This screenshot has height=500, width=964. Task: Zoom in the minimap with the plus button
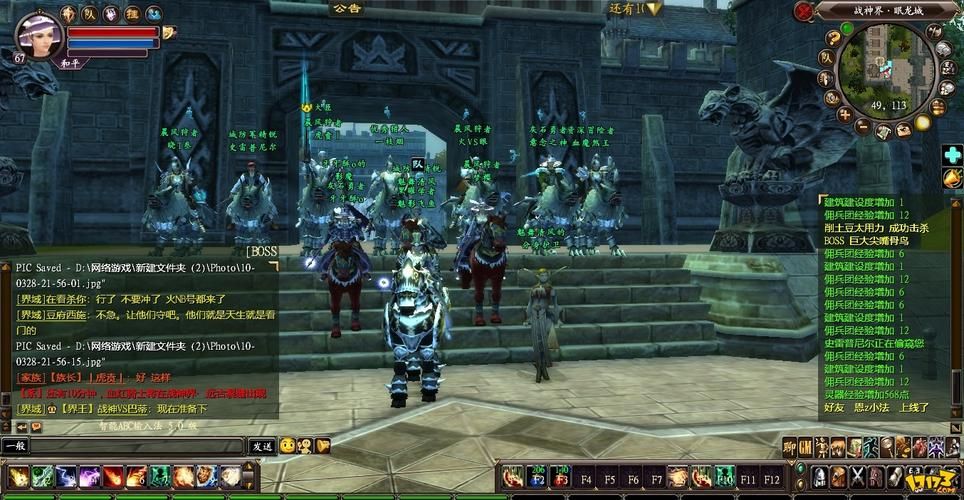click(844, 115)
